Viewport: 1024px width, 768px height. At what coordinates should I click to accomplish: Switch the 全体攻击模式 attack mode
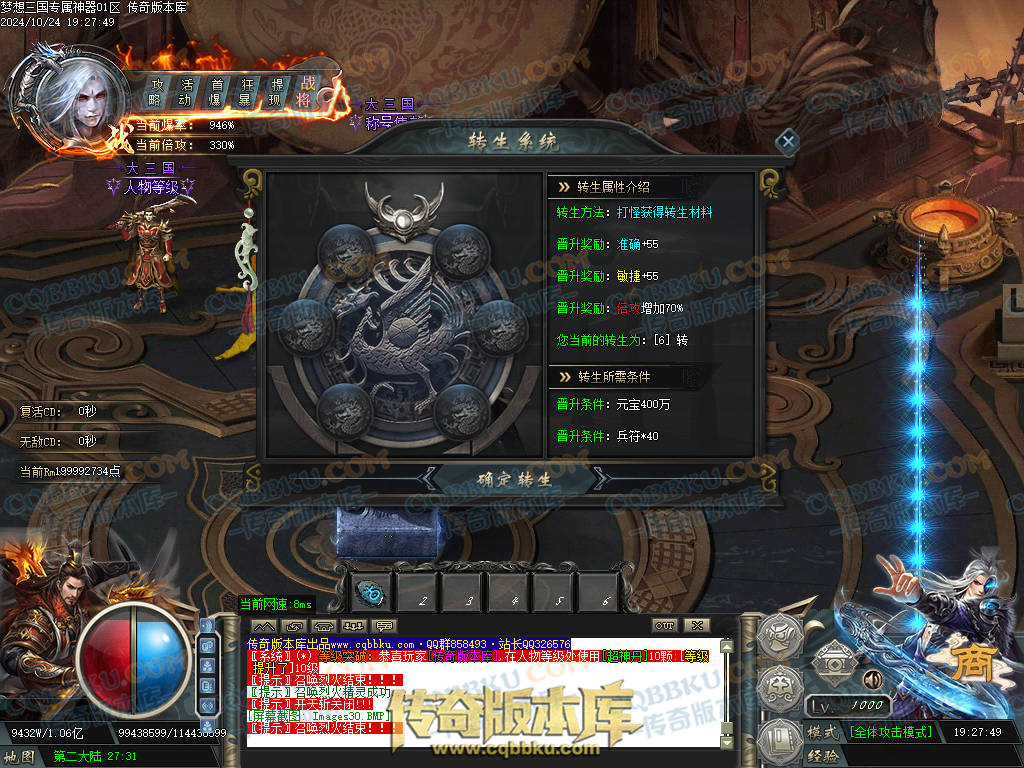tap(891, 732)
